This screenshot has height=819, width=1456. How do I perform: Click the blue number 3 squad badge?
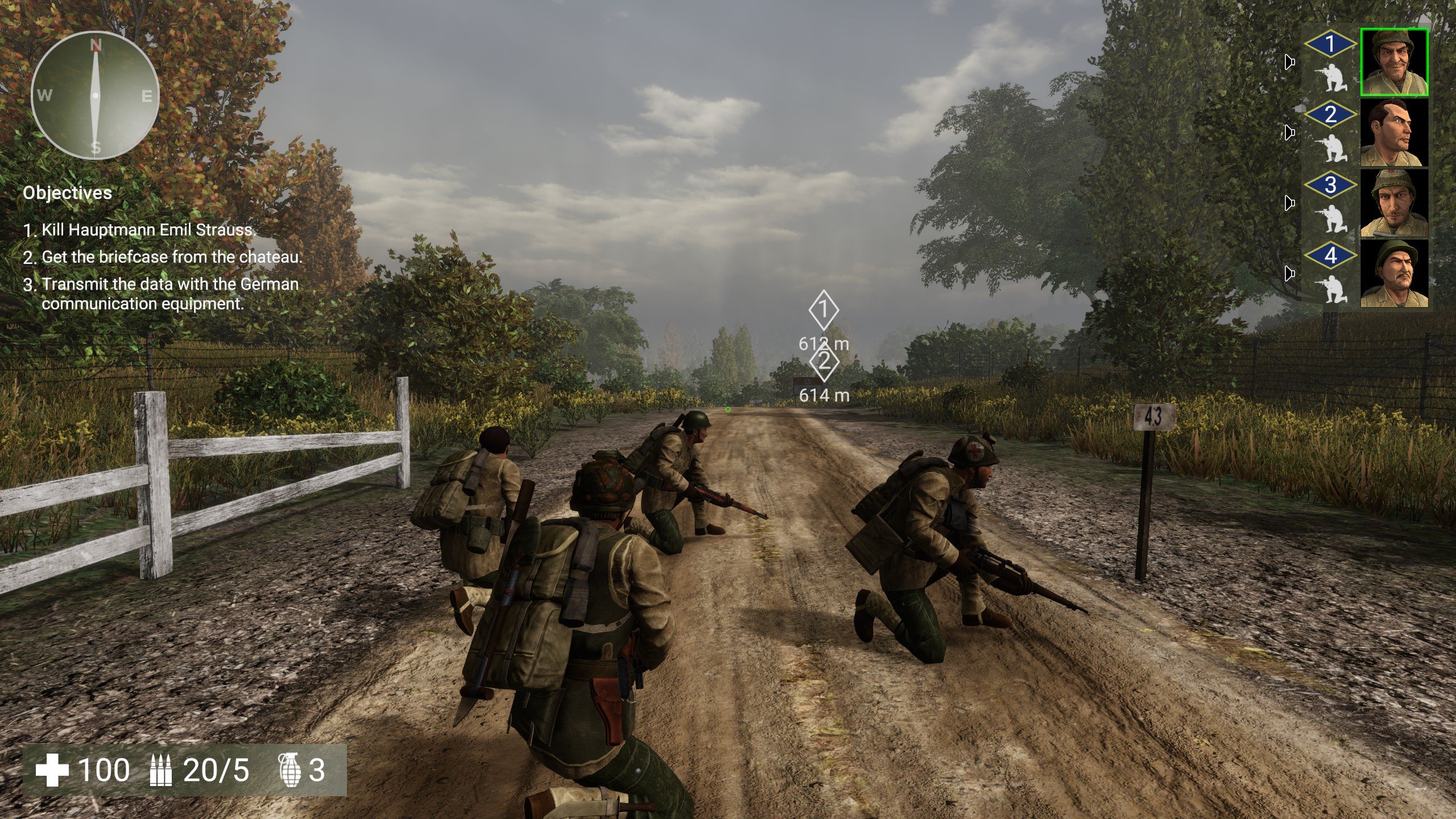tap(1330, 185)
